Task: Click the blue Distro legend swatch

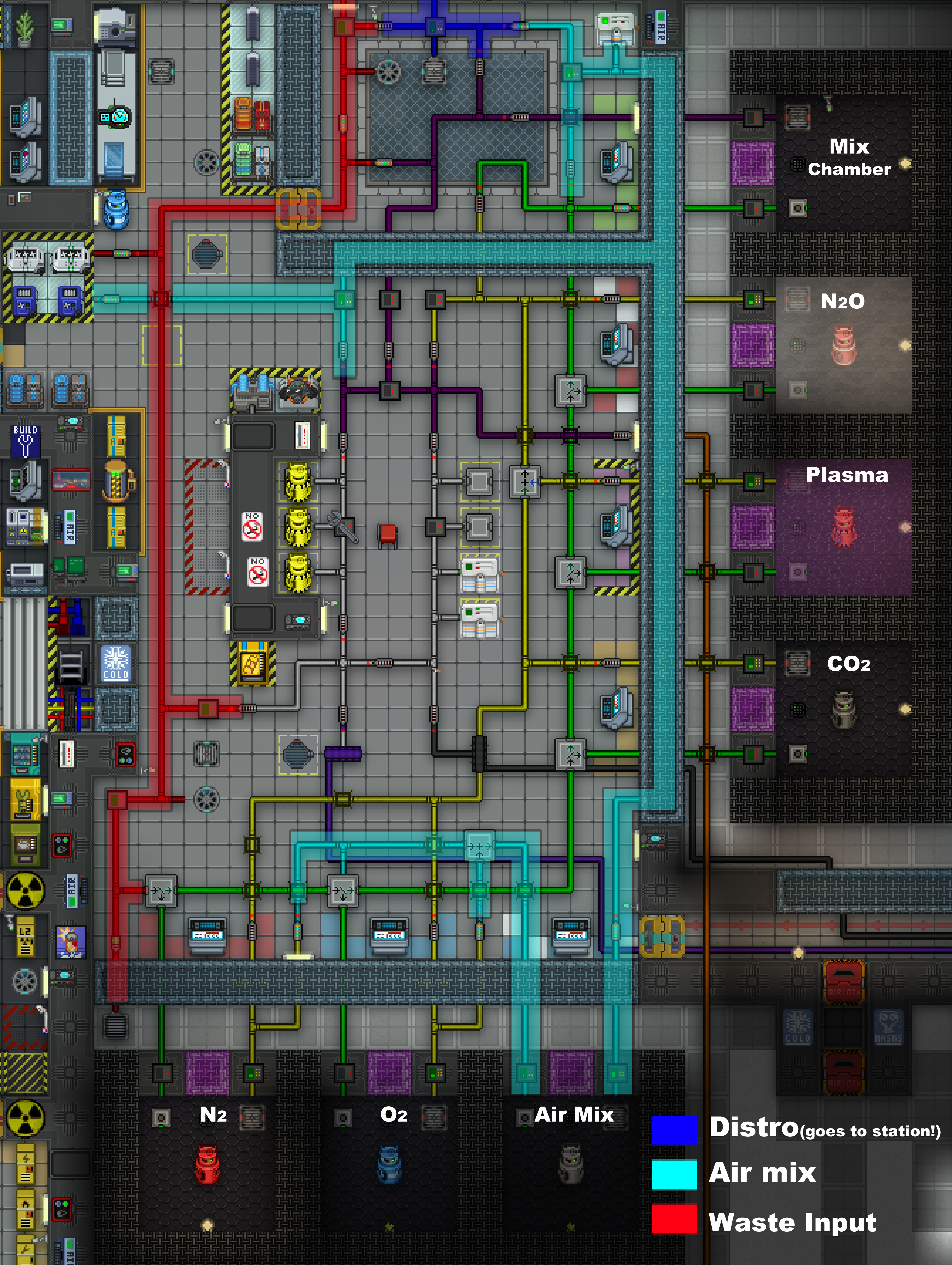Action: click(x=674, y=1130)
